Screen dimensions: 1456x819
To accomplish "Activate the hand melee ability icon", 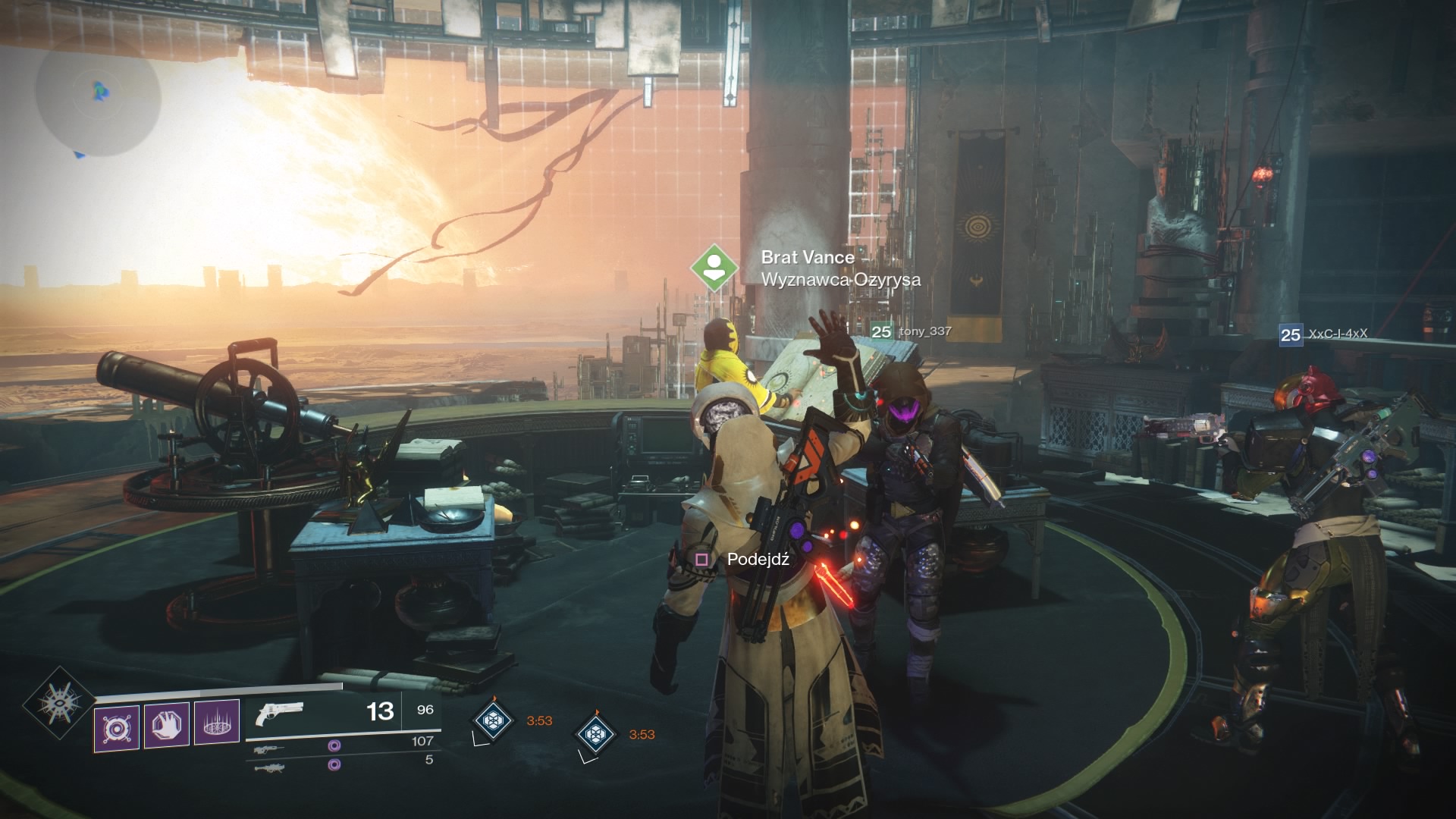I will [x=167, y=726].
